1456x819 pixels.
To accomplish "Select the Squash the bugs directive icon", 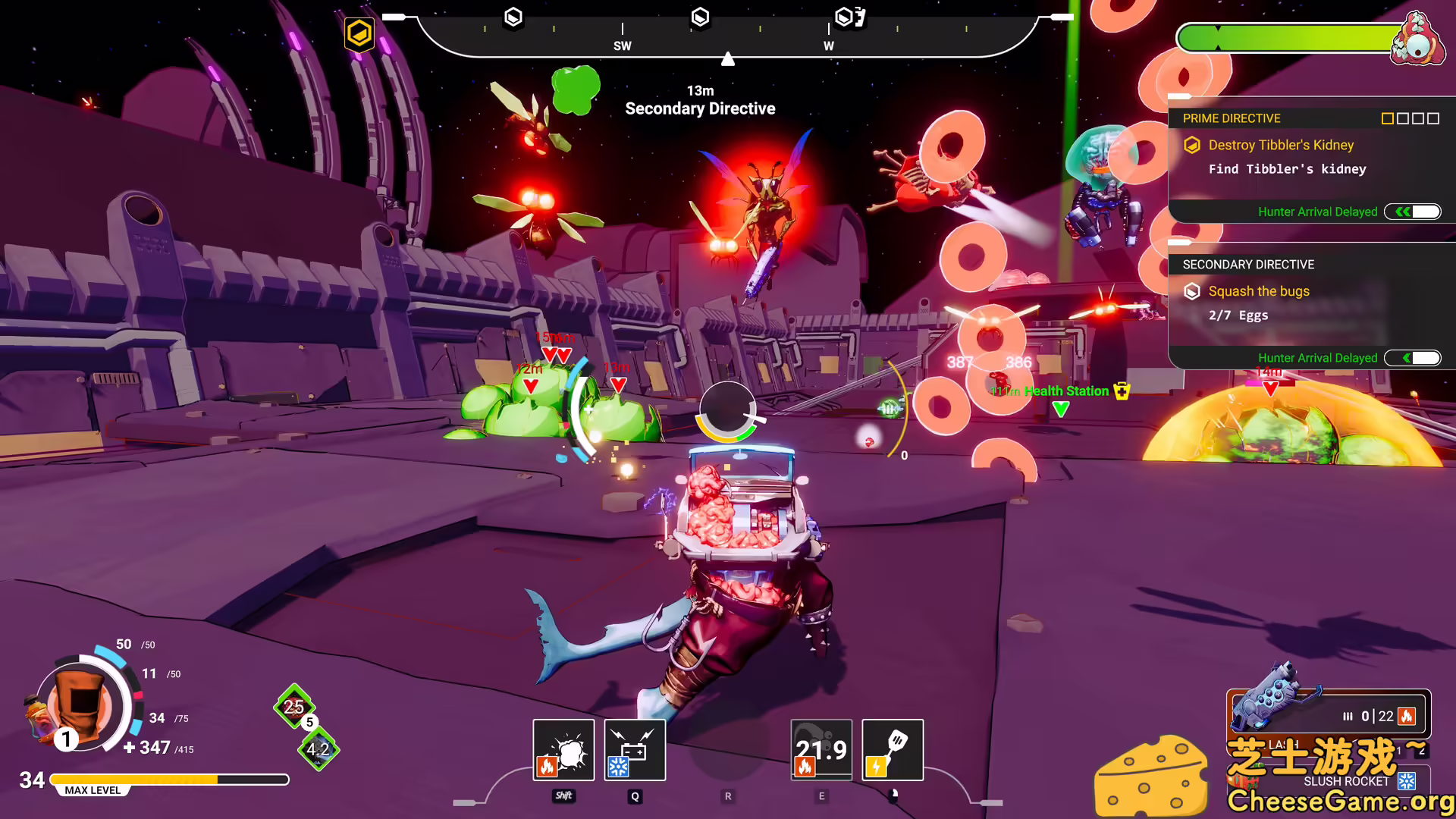I will 1192,291.
